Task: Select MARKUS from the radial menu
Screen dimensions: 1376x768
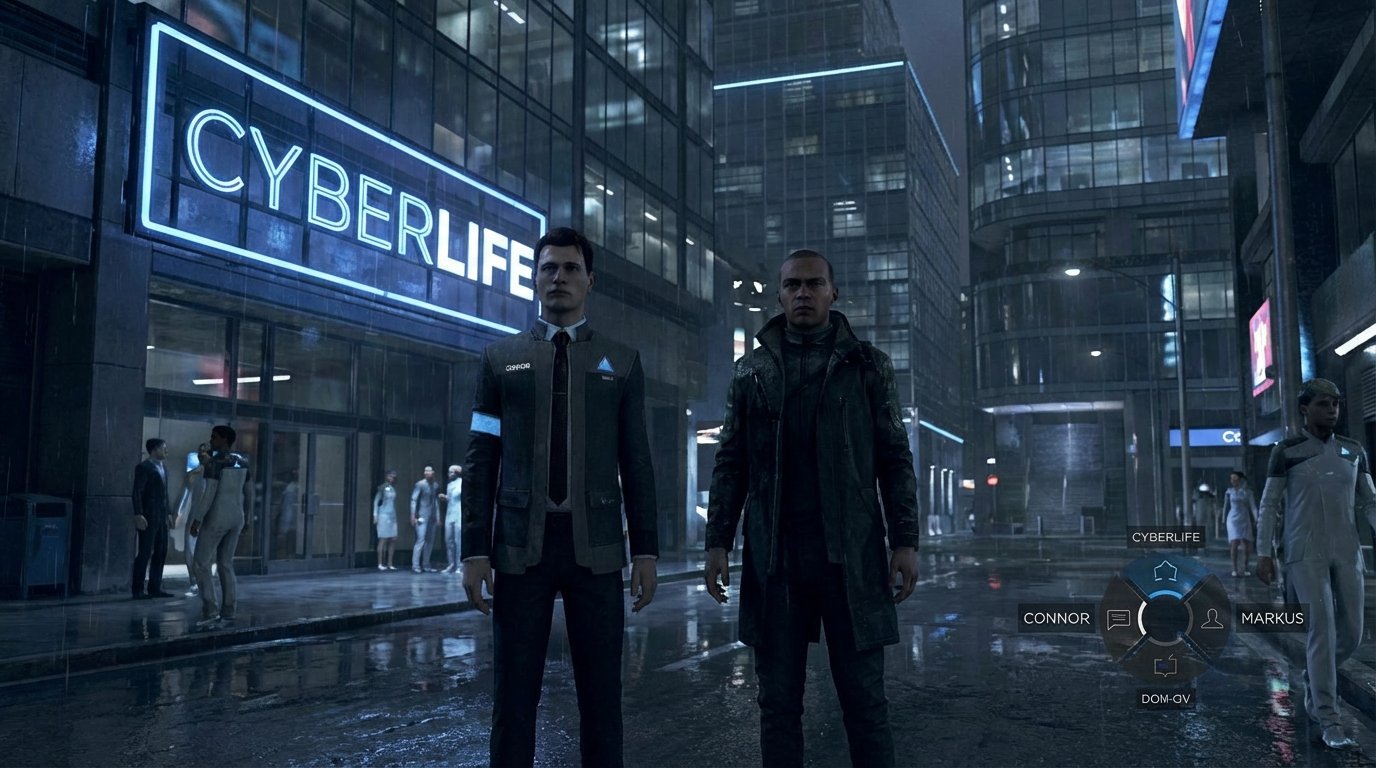Action: pyautogui.click(x=1271, y=619)
